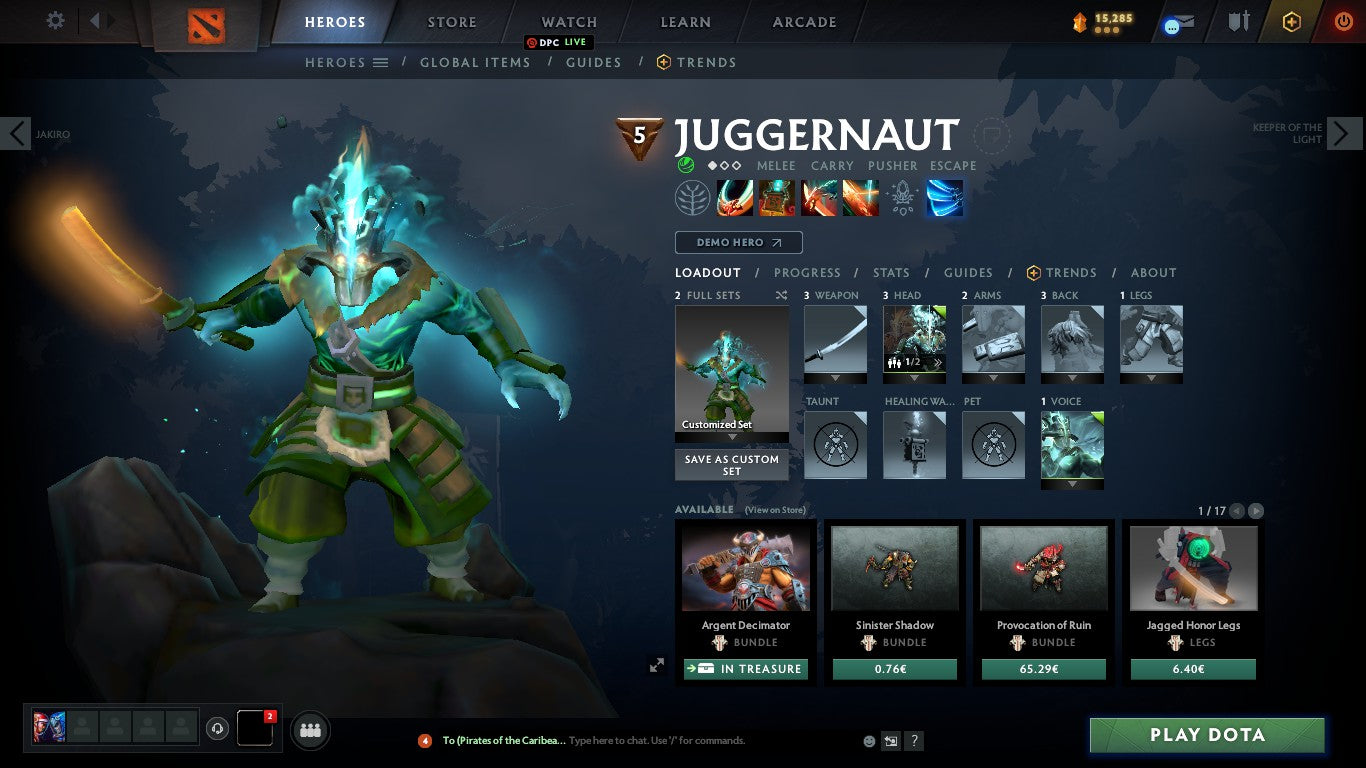Screen dimensions: 1366x768
Task: Select the Blade Fury ability icon
Action: coord(735,198)
